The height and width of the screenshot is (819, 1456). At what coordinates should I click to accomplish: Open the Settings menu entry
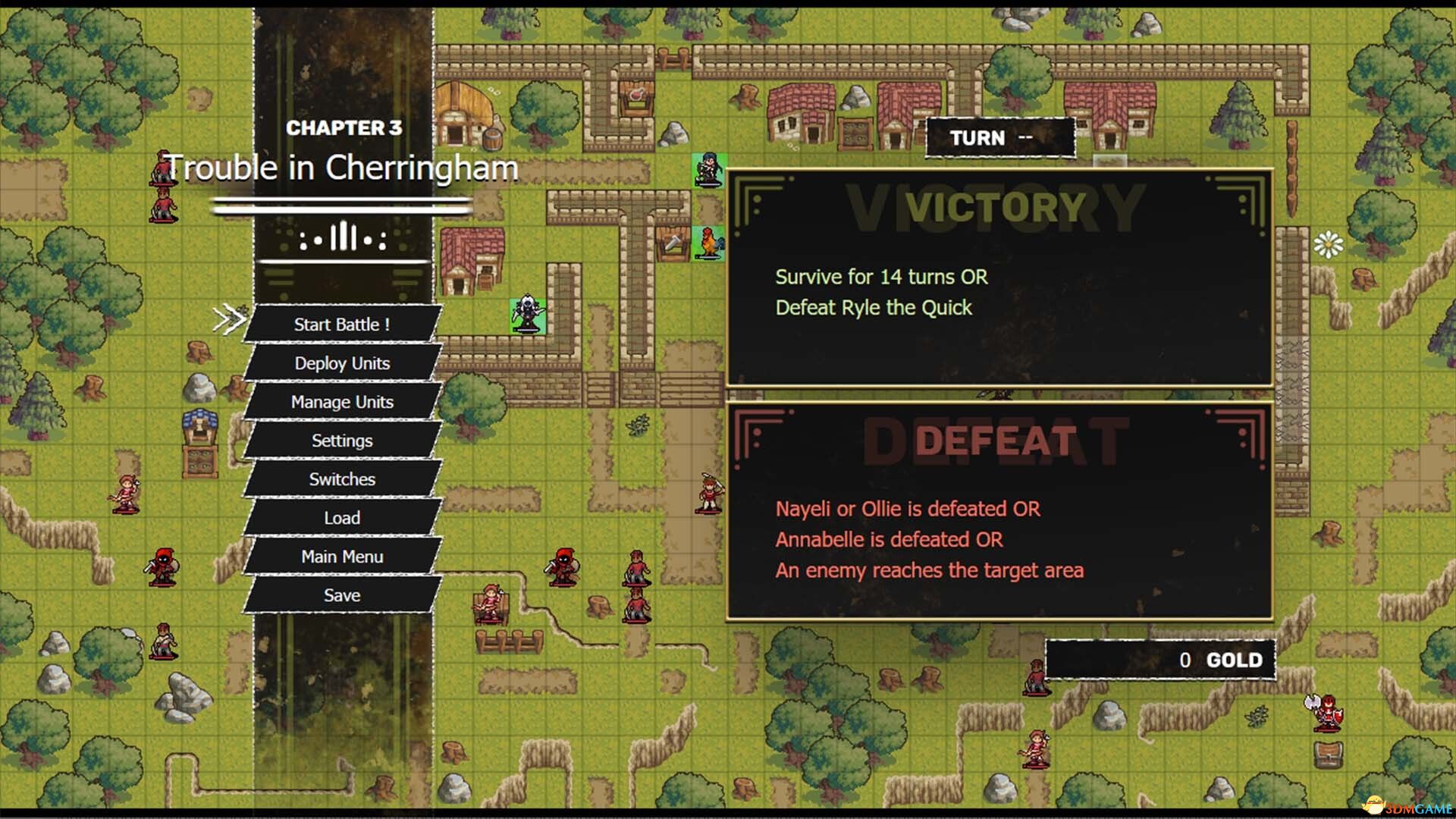[342, 440]
